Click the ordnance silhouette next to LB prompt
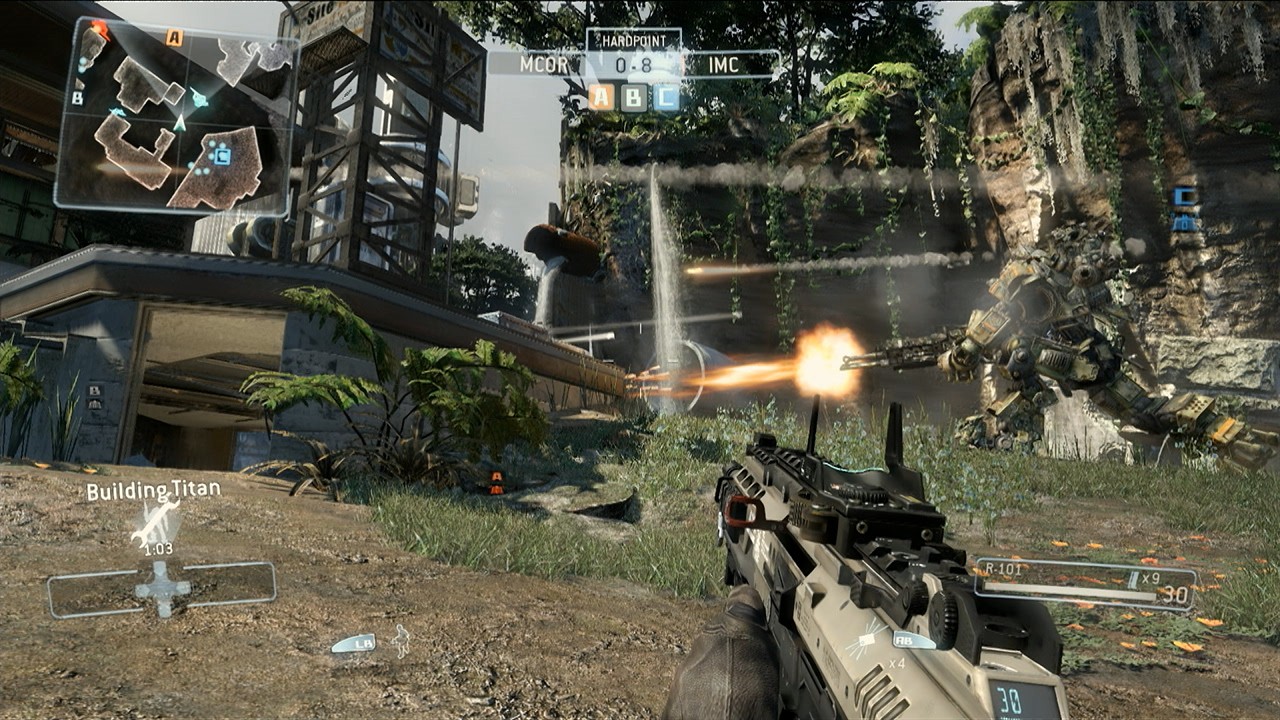This screenshot has width=1280, height=720. (x=400, y=641)
